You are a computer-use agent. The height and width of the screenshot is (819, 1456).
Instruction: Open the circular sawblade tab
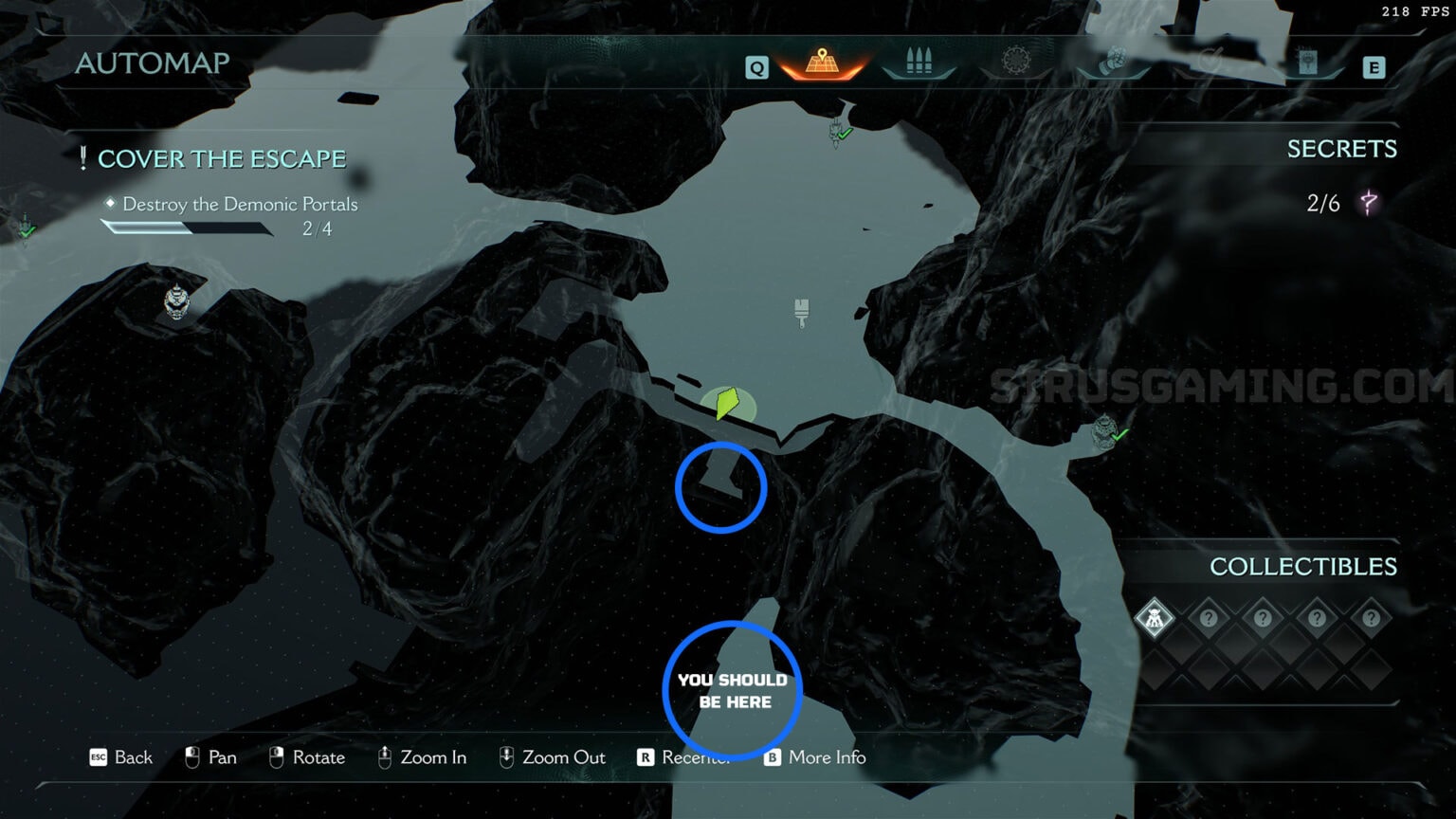click(x=1016, y=63)
